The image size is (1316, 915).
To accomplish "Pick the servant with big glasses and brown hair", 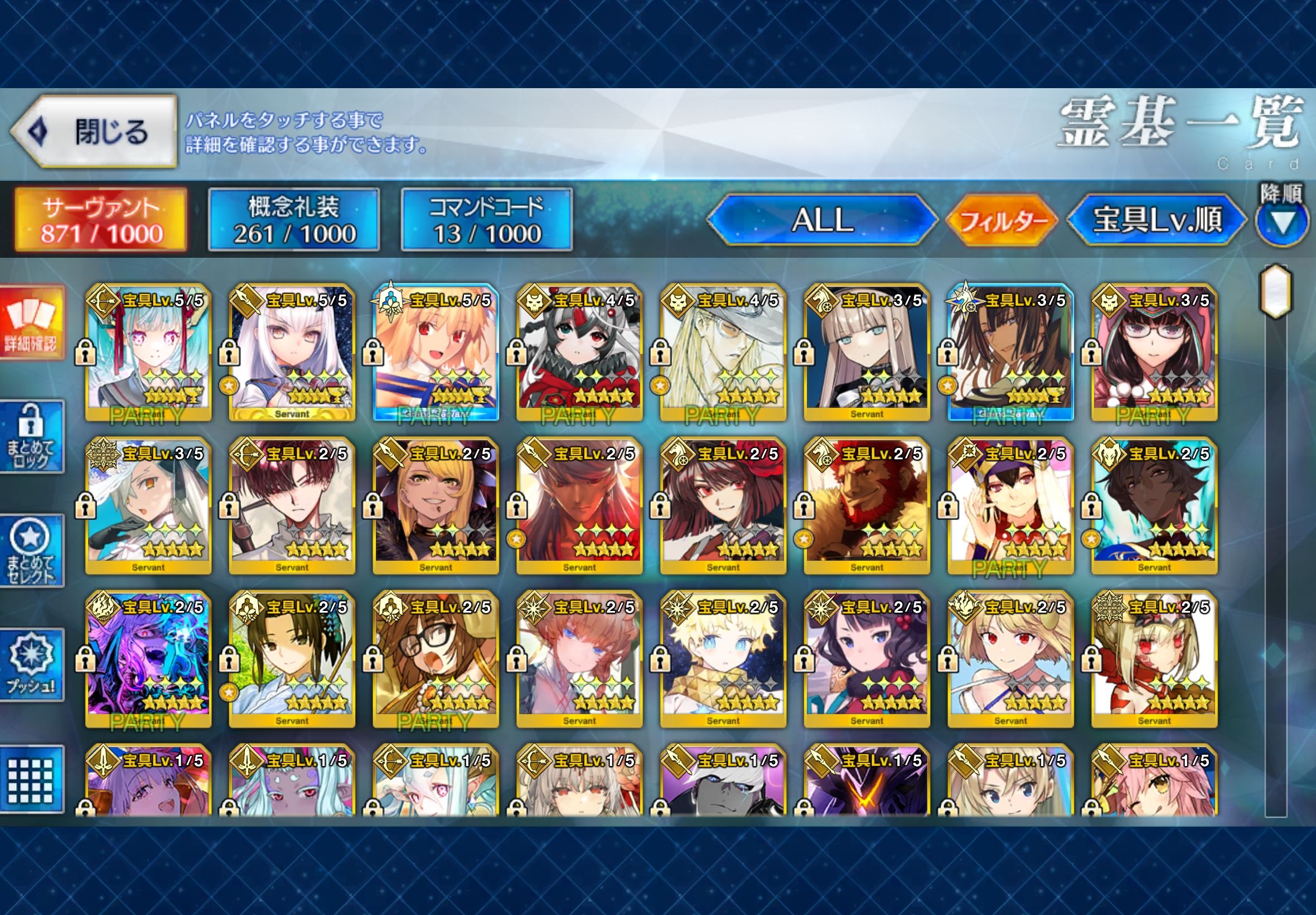I will tap(436, 659).
